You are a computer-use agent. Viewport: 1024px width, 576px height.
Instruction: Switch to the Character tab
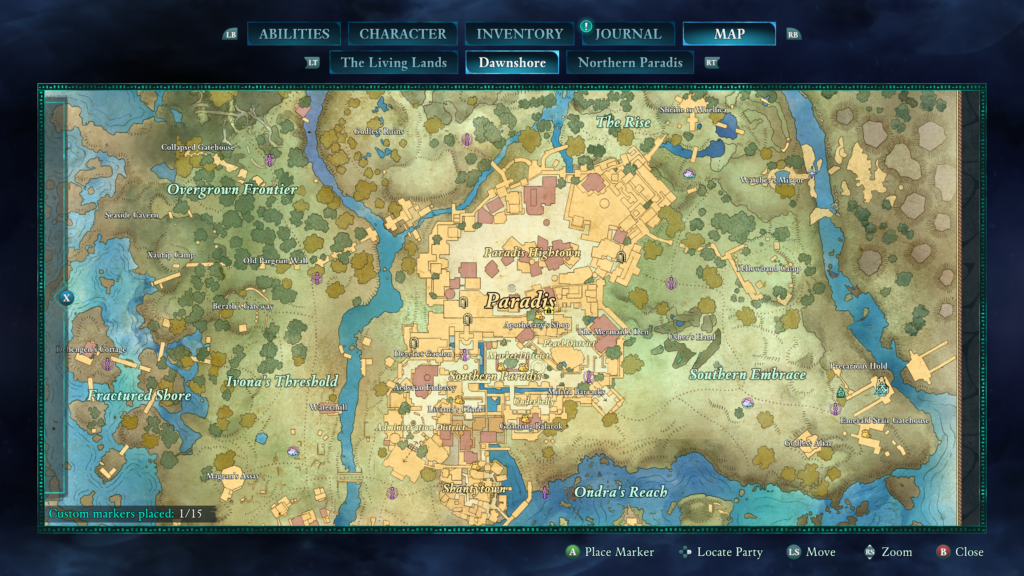pos(403,34)
